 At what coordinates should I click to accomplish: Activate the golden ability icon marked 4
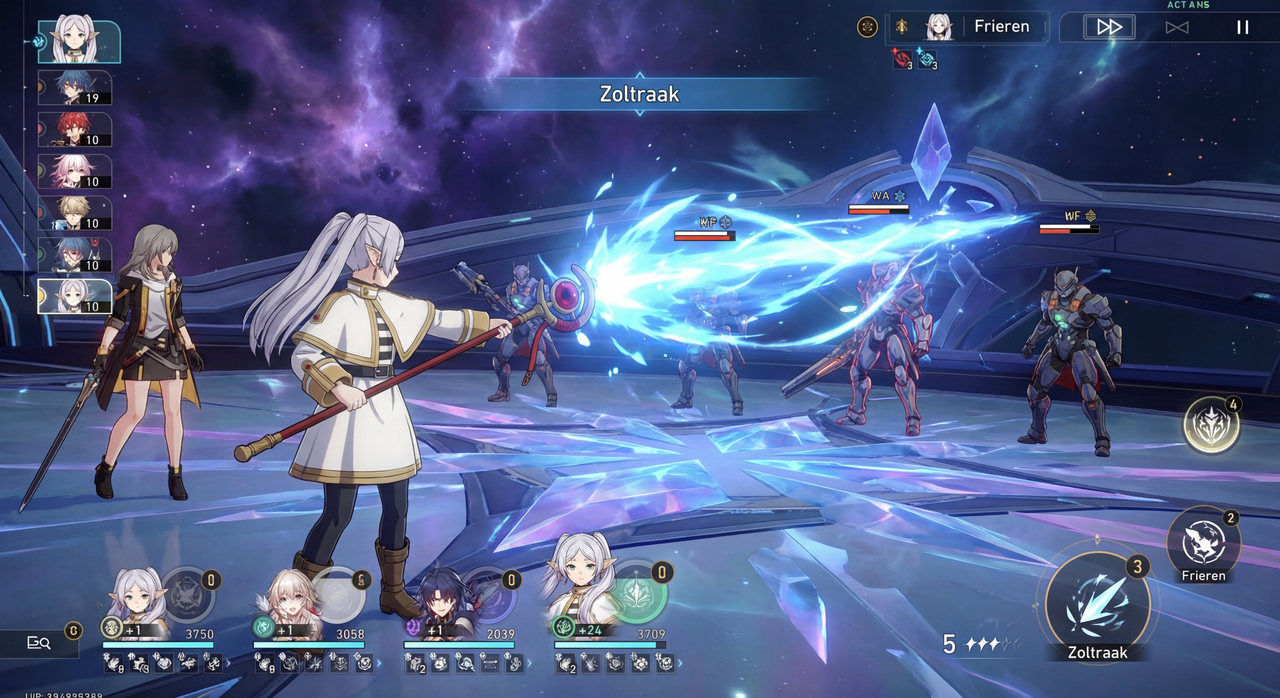[1211, 426]
